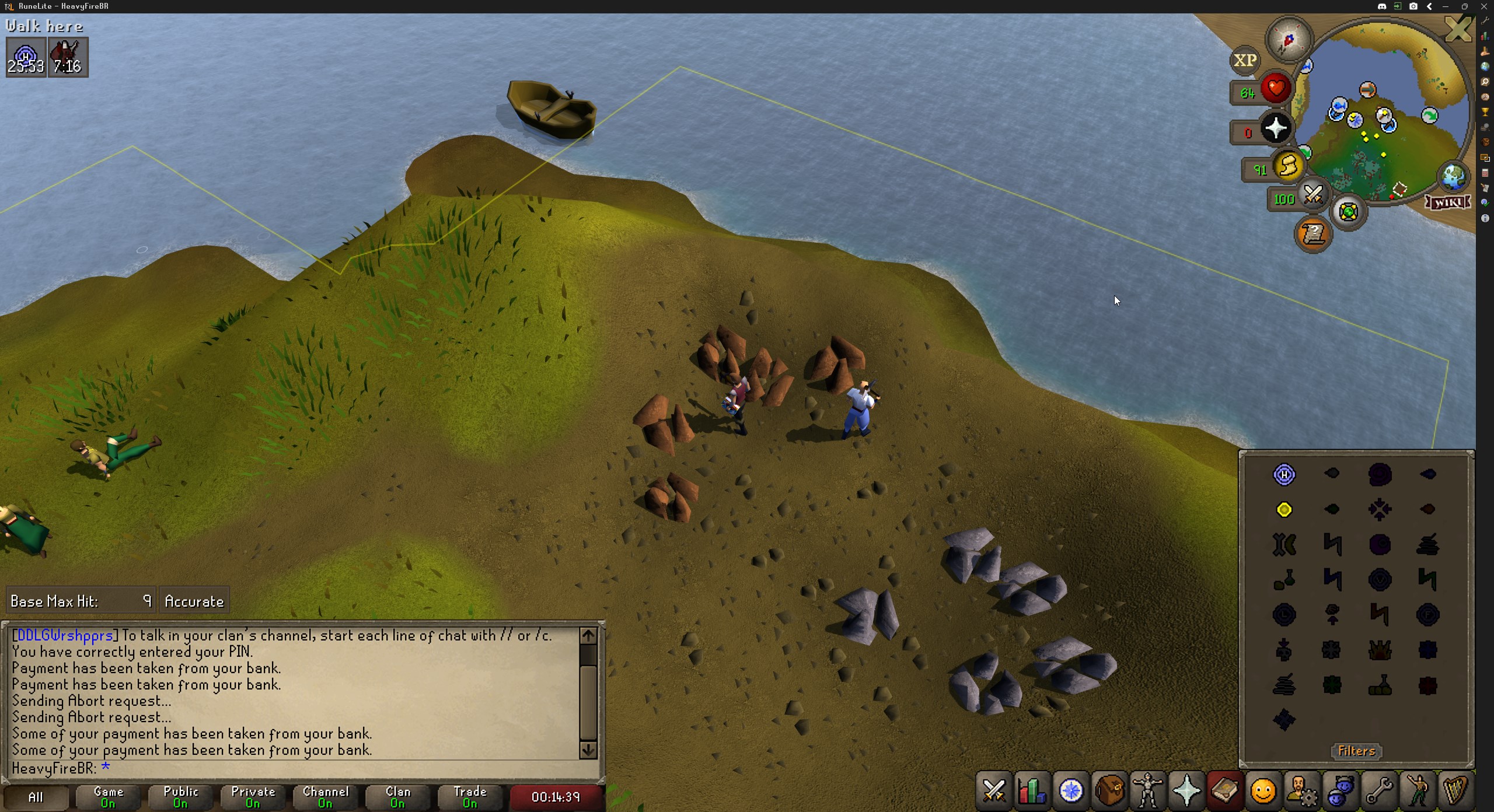
Task: Open the Music harp tab
Action: point(1455,791)
